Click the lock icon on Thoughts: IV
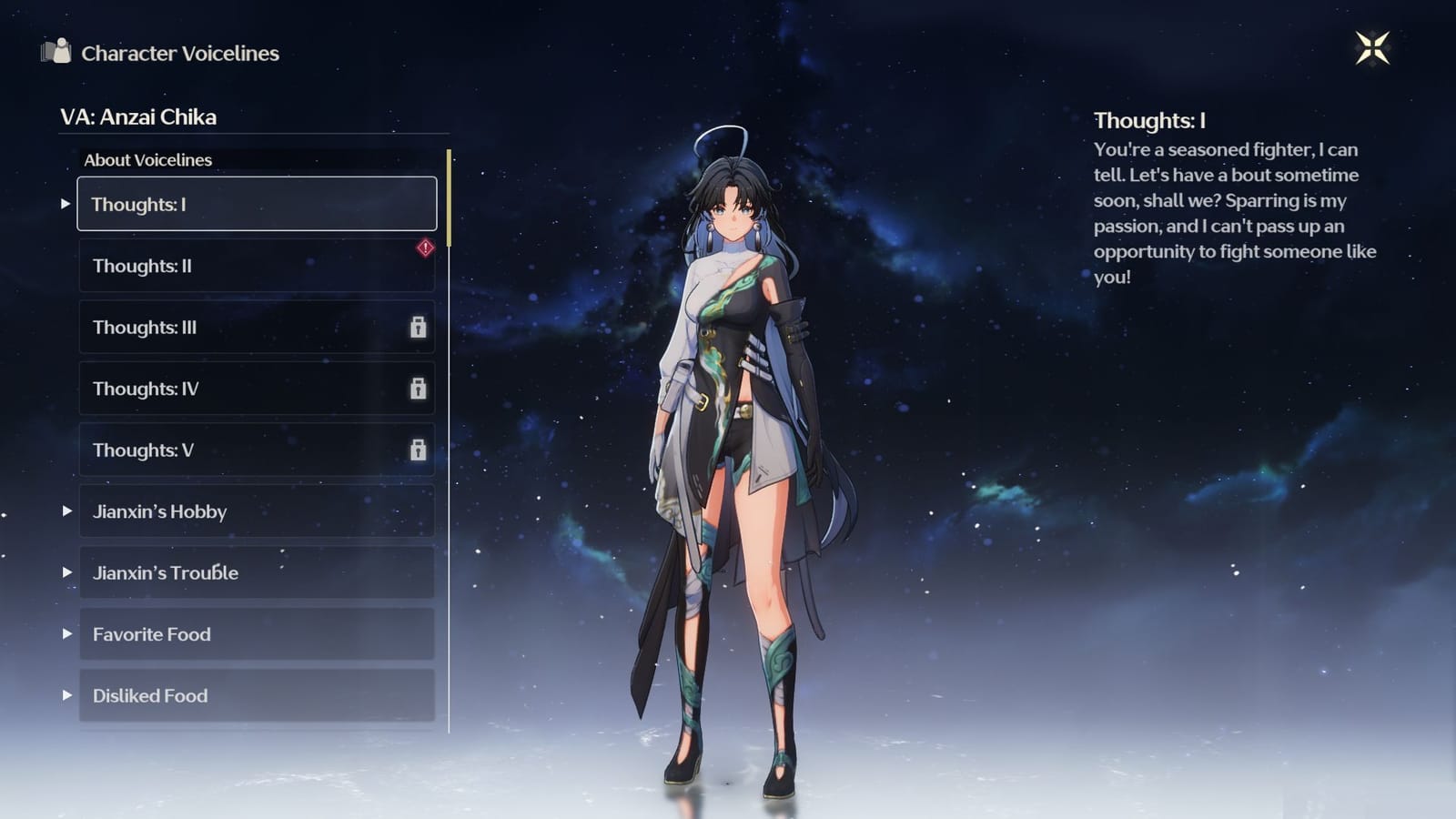This screenshot has width=1456, height=819. (419, 389)
